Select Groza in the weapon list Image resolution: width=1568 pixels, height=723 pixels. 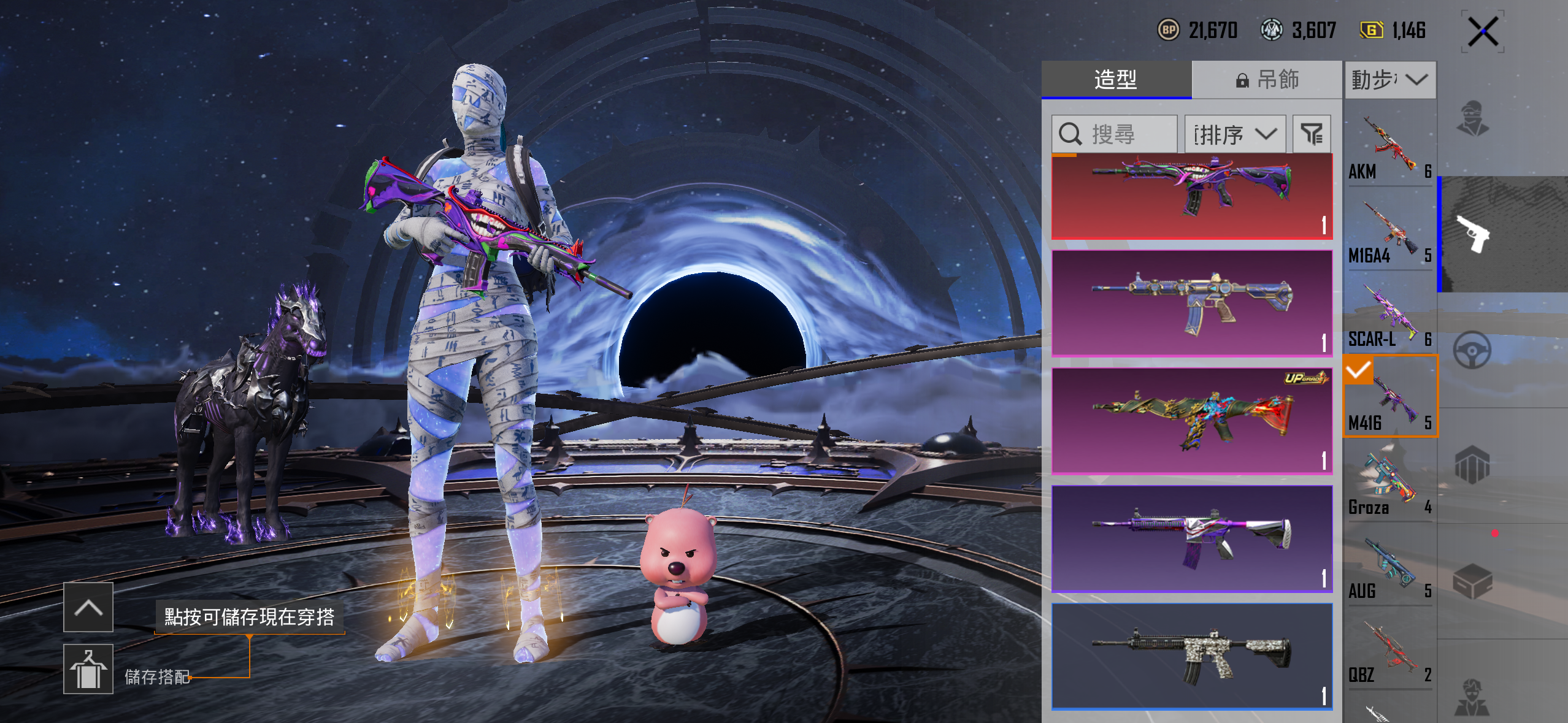click(1389, 484)
